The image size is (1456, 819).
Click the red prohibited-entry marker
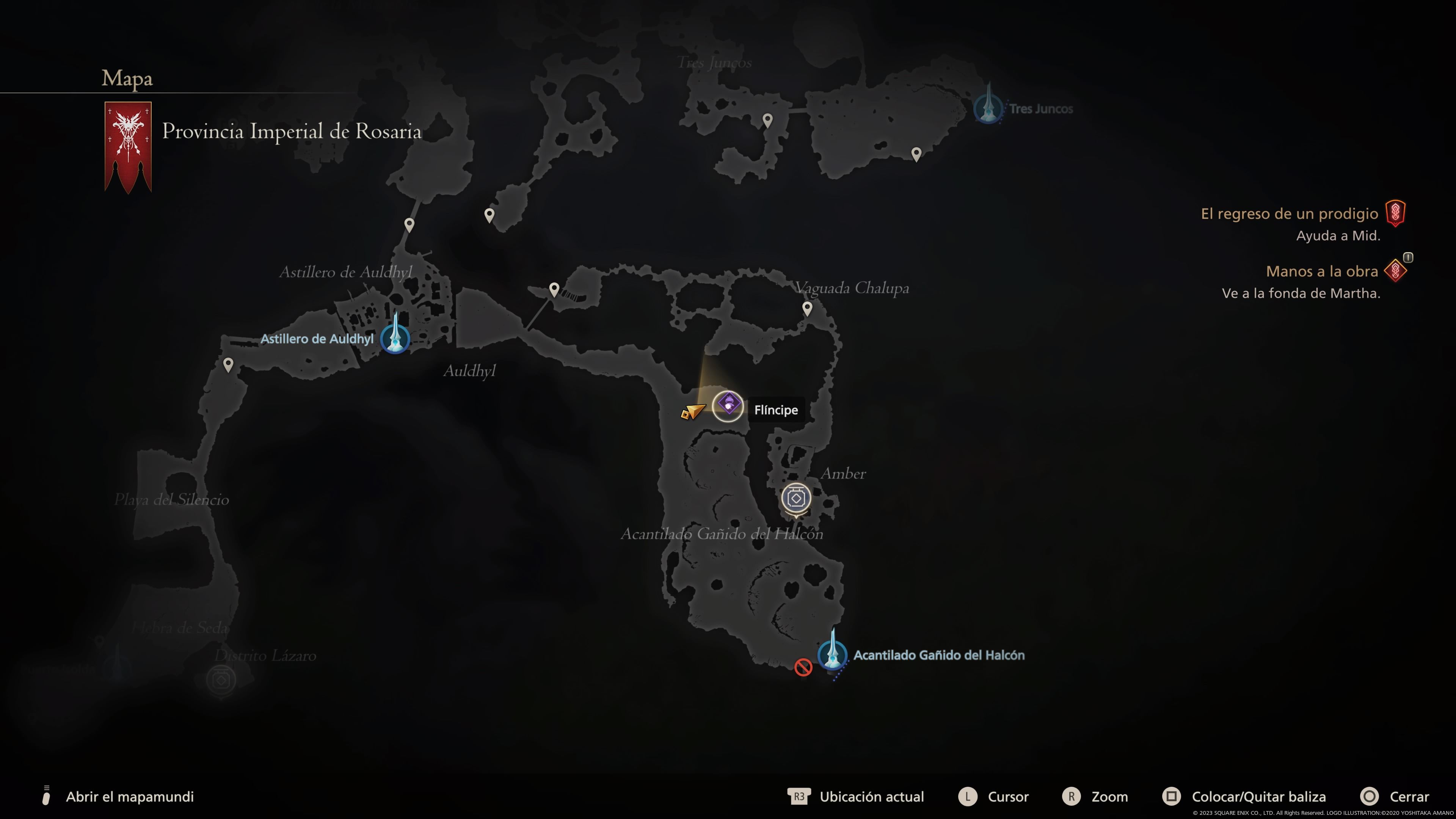[803, 667]
